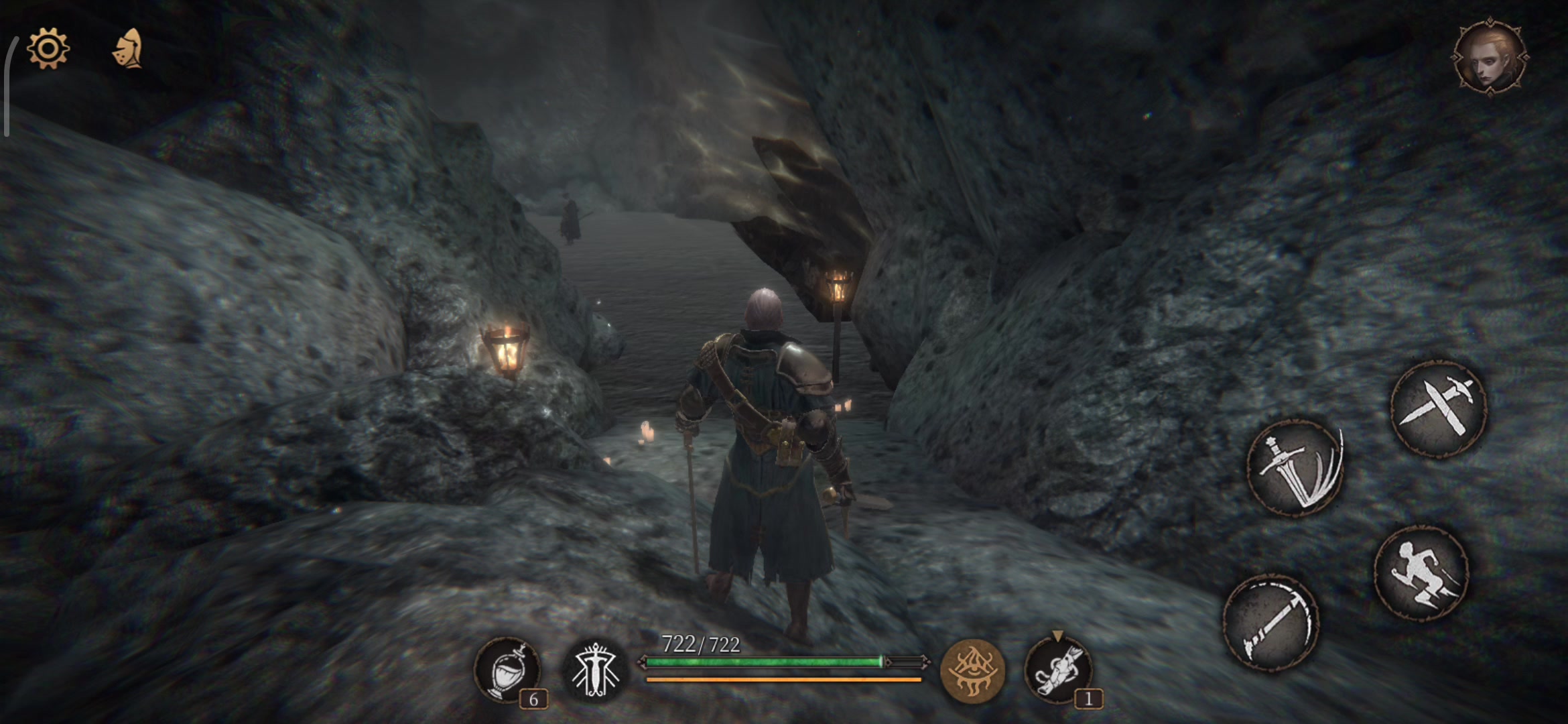Activate the winged sword emblem ability
This screenshot has width=1568, height=724.
click(x=594, y=670)
